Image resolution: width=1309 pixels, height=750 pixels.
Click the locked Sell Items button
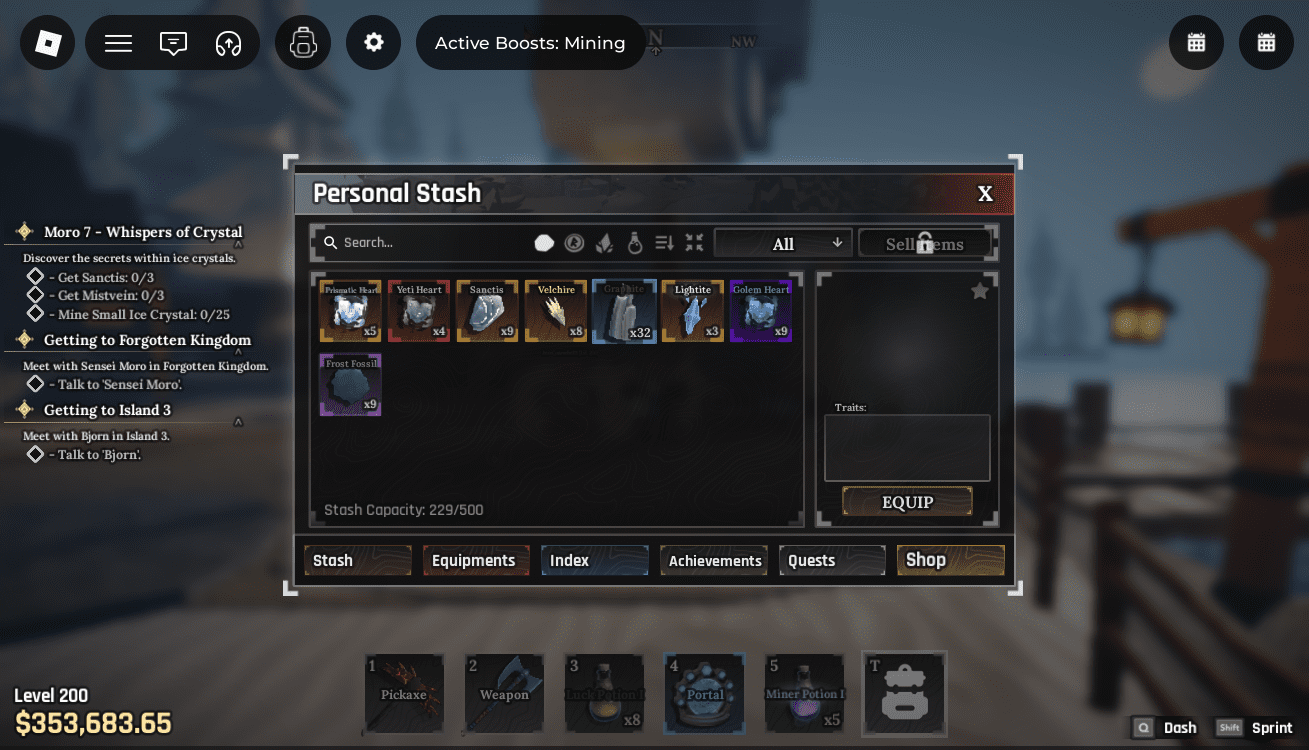925,242
